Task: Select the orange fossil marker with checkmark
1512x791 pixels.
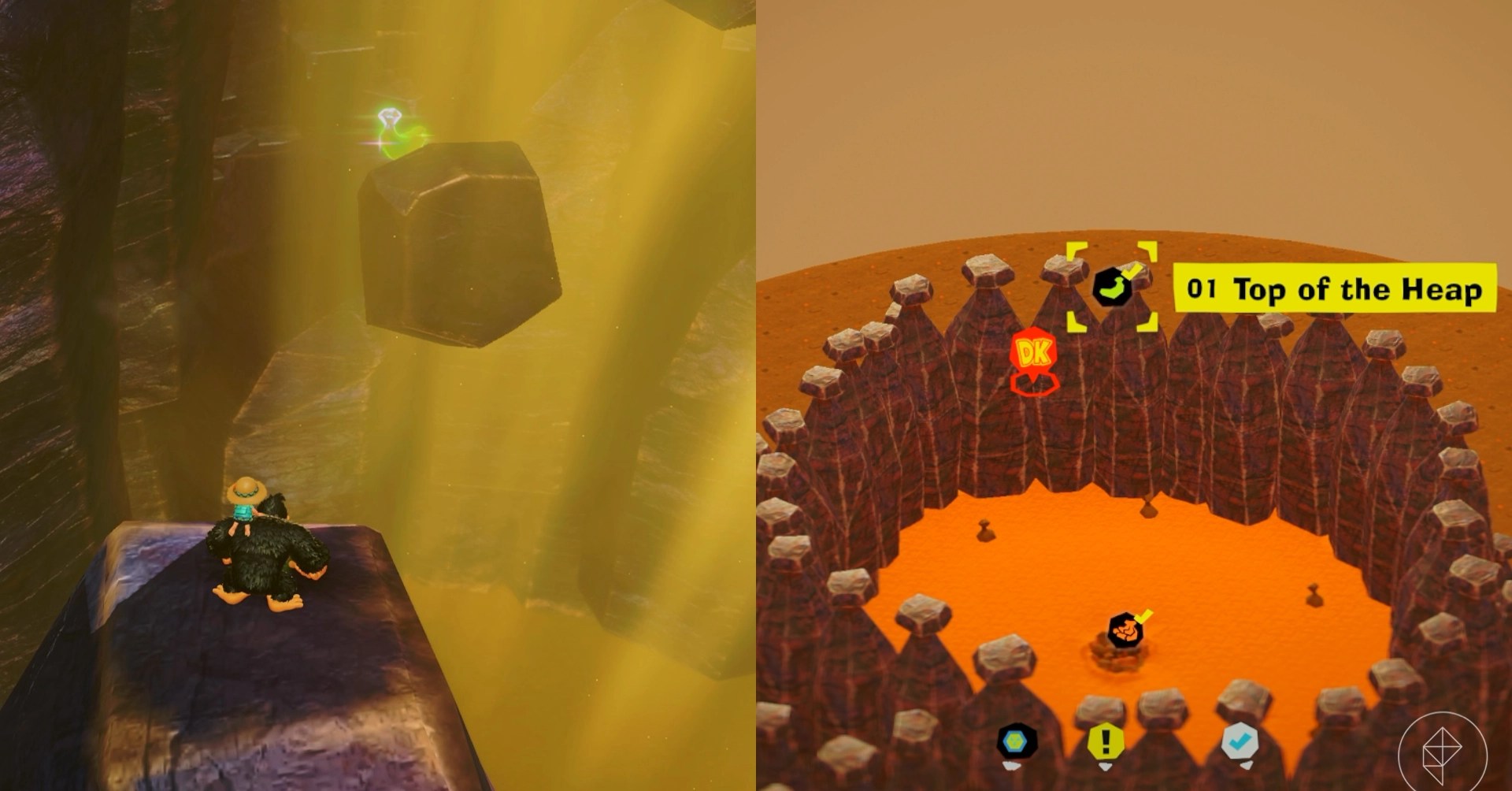Action: point(1125,630)
